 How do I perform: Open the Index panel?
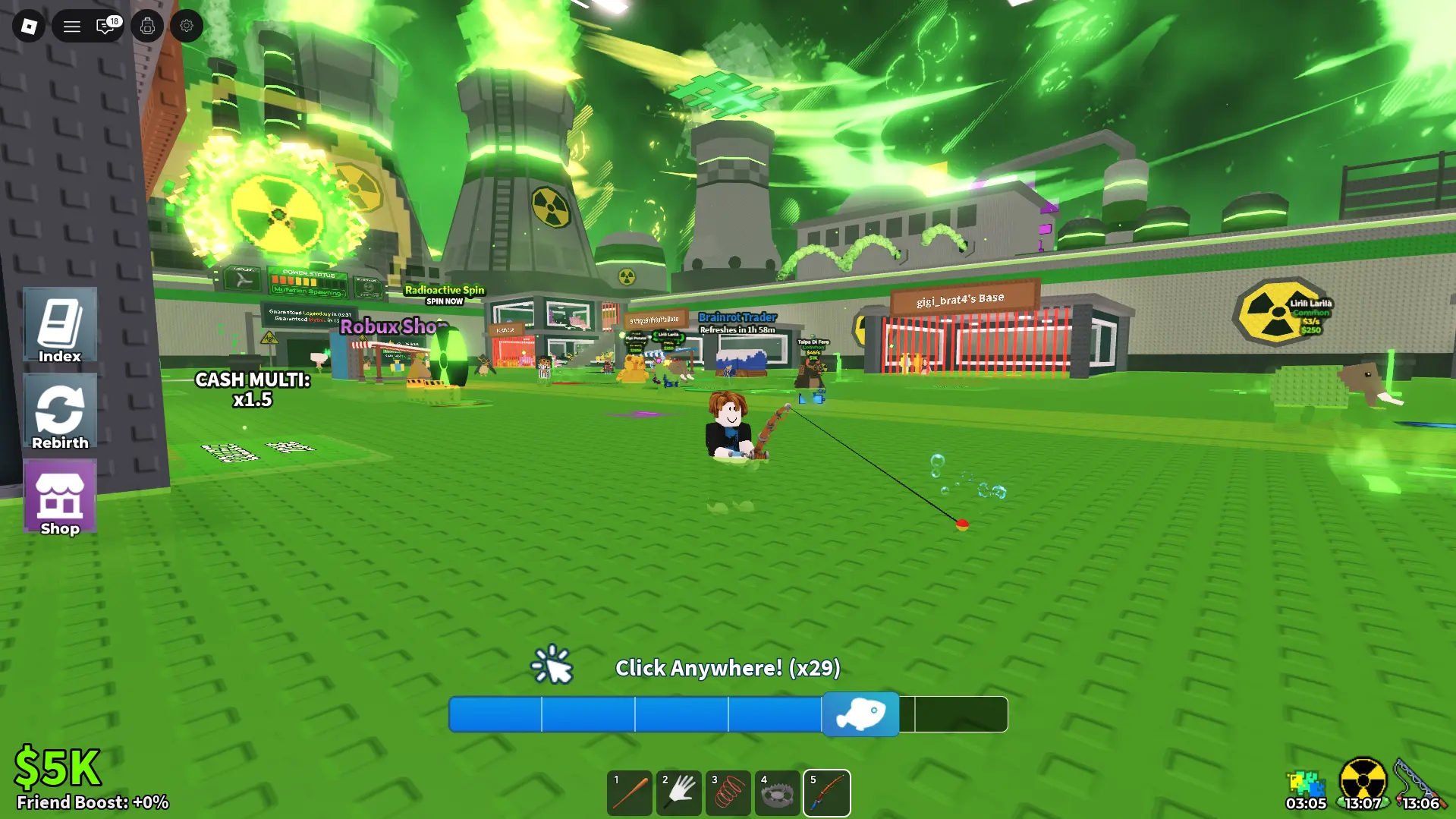tap(60, 326)
